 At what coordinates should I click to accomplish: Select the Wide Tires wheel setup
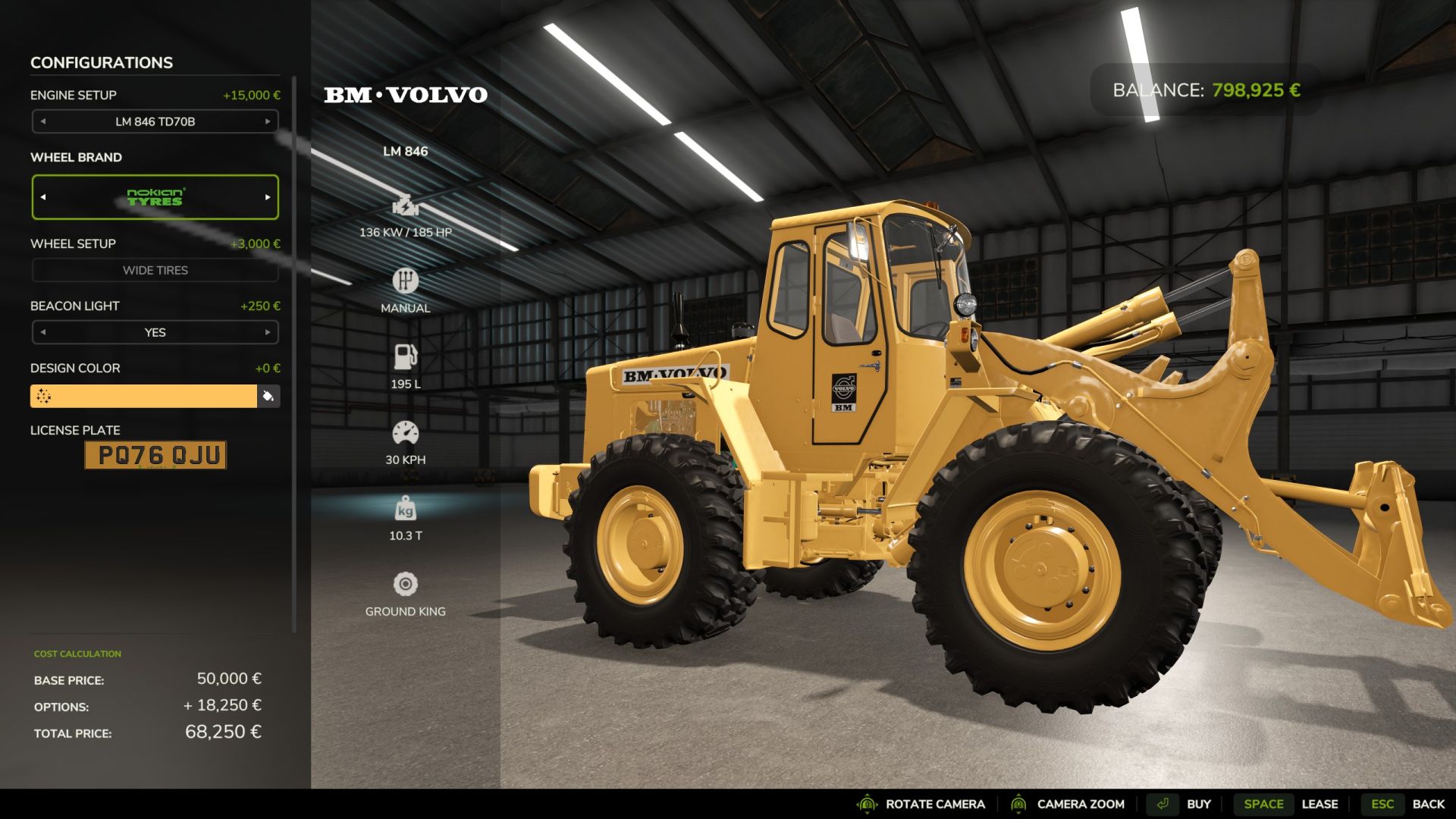click(x=155, y=270)
